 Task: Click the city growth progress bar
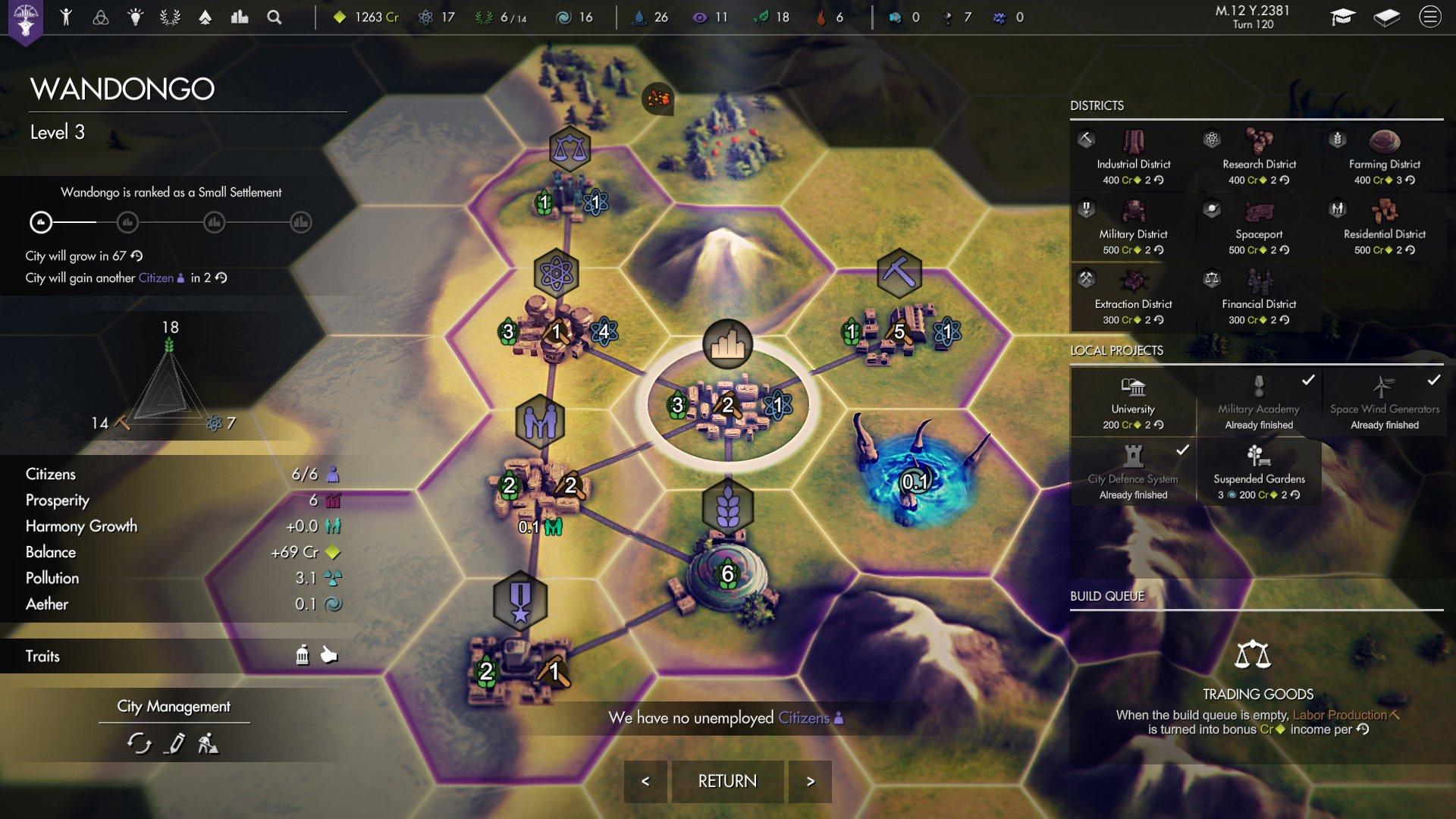point(171,223)
